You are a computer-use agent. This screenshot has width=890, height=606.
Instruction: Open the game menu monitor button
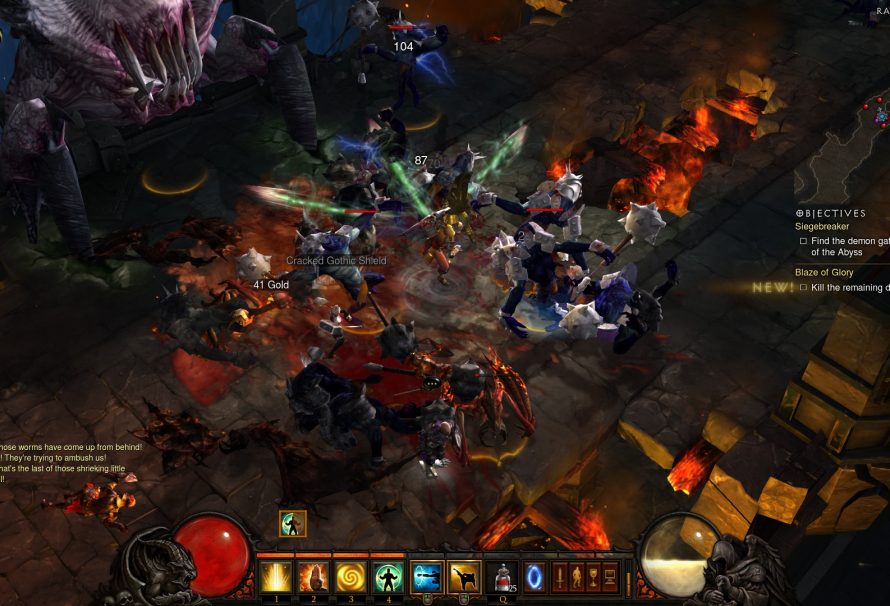click(609, 578)
